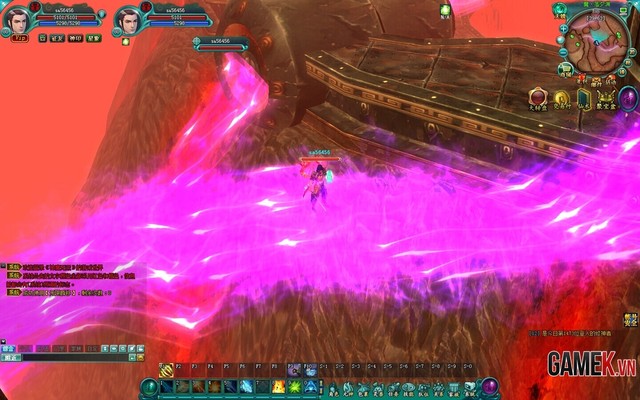The image size is (640, 400).
Task: Open the gold coin exchange icon
Action: 560,98
